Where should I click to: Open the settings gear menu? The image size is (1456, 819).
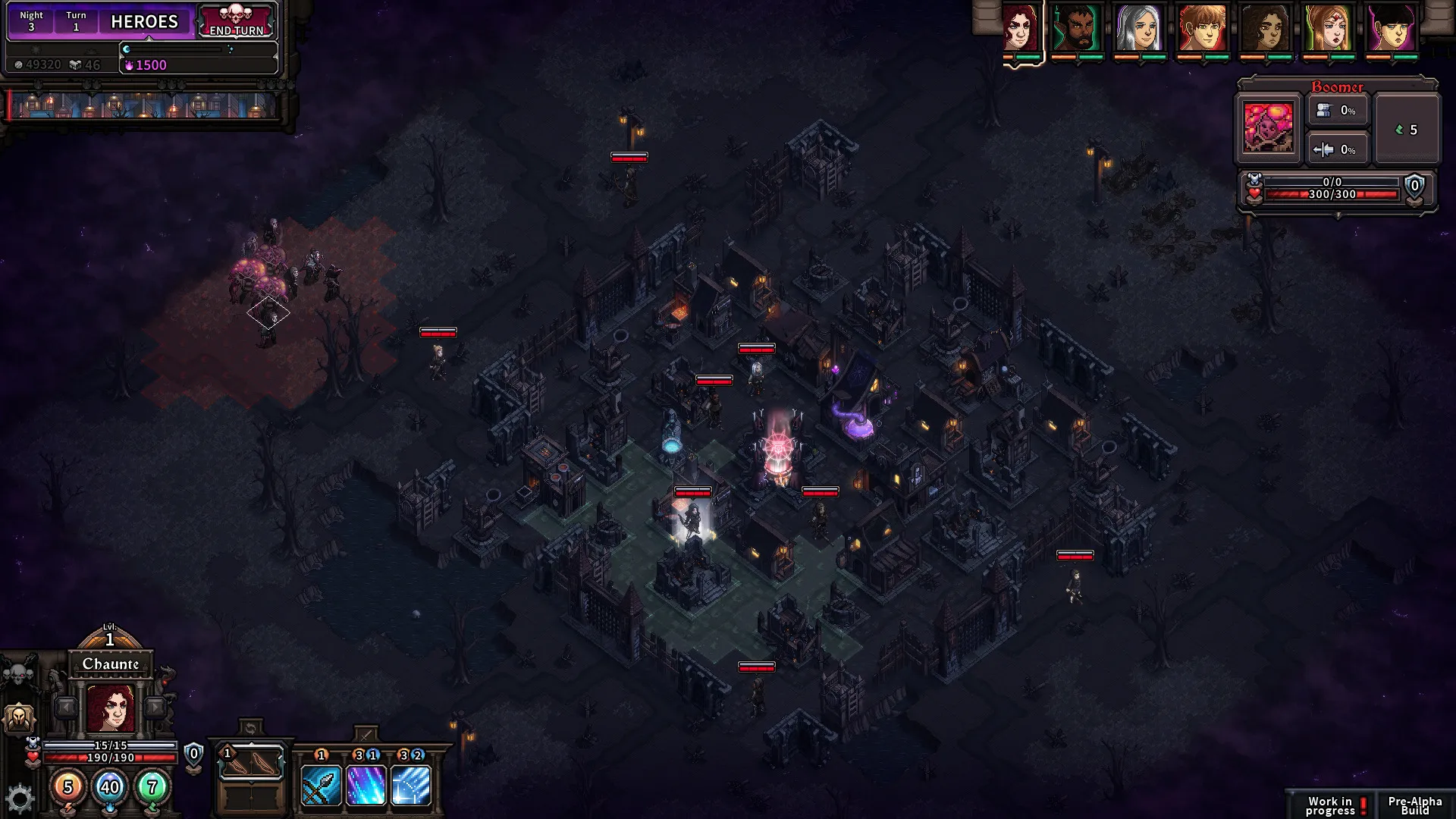coord(20,799)
